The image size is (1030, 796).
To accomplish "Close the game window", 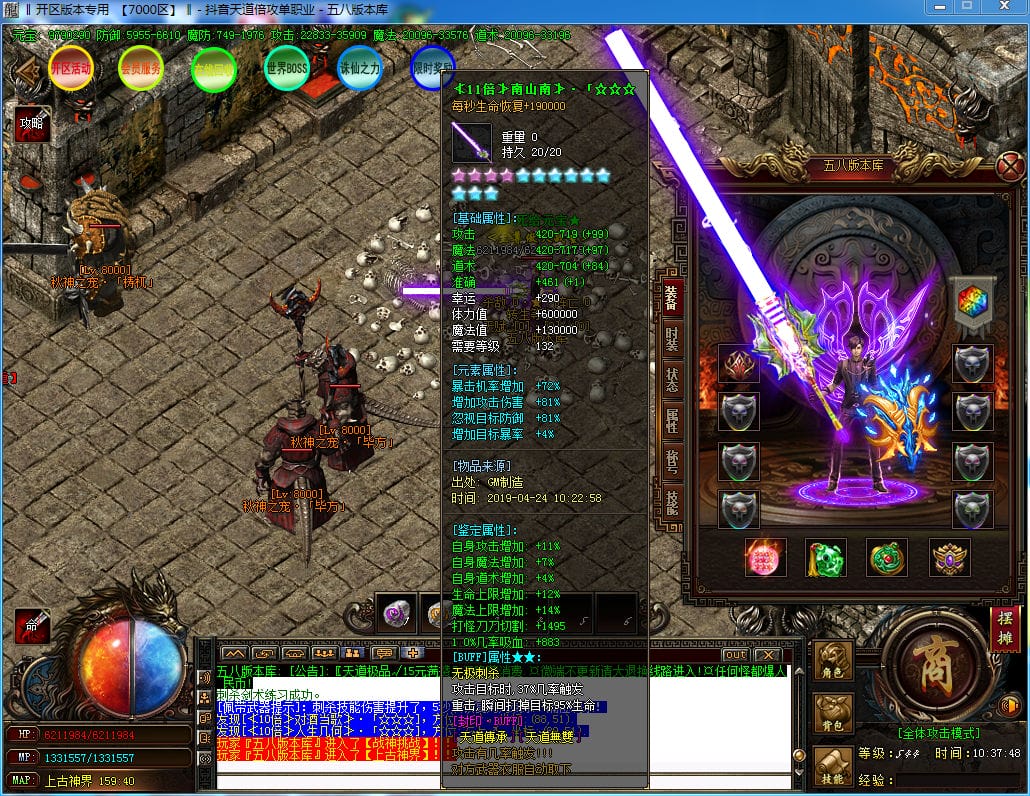I will (x=1004, y=7).
